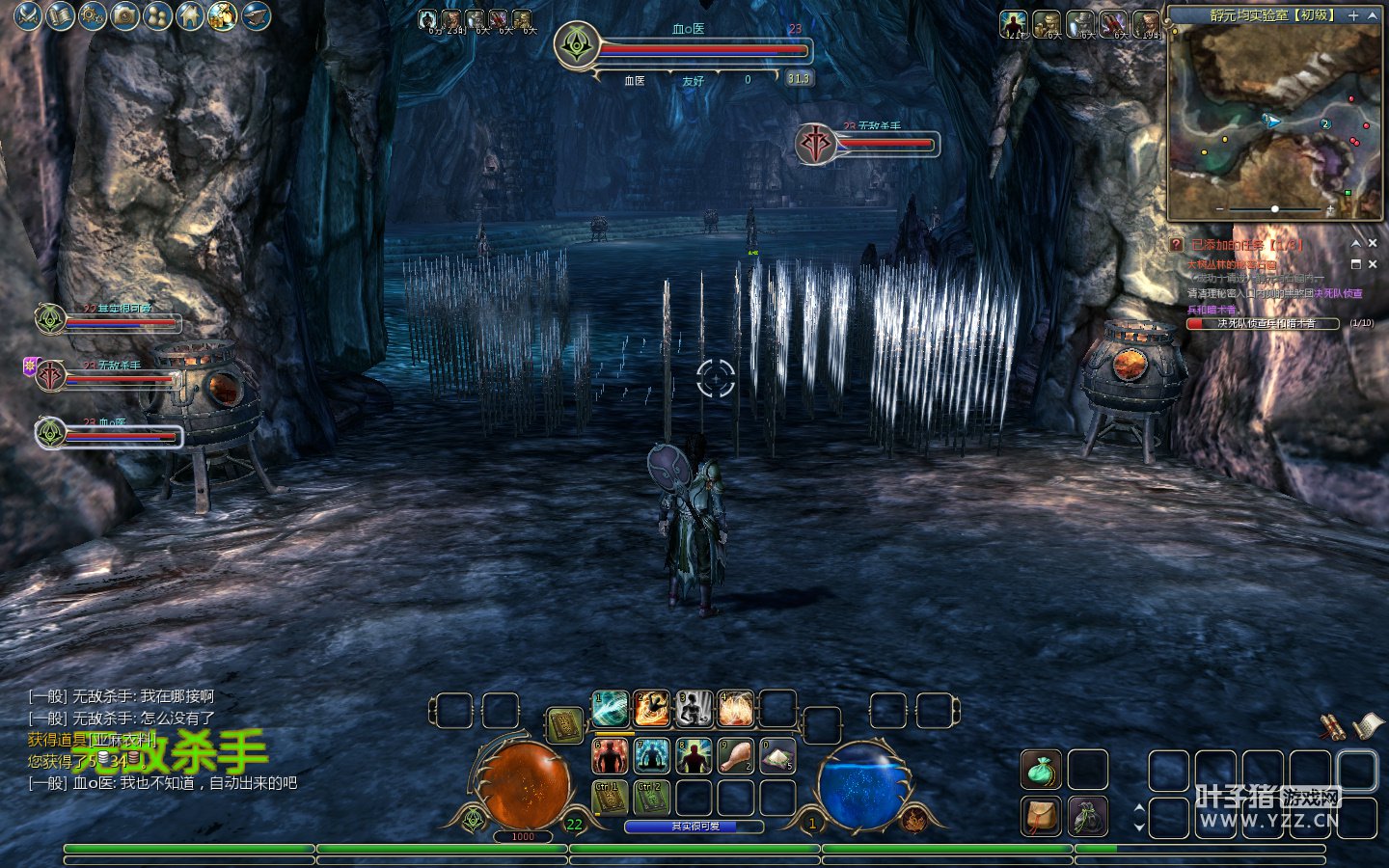Open the gold treasure shop icon
Viewport: 1389px width, 868px height.
(223, 15)
